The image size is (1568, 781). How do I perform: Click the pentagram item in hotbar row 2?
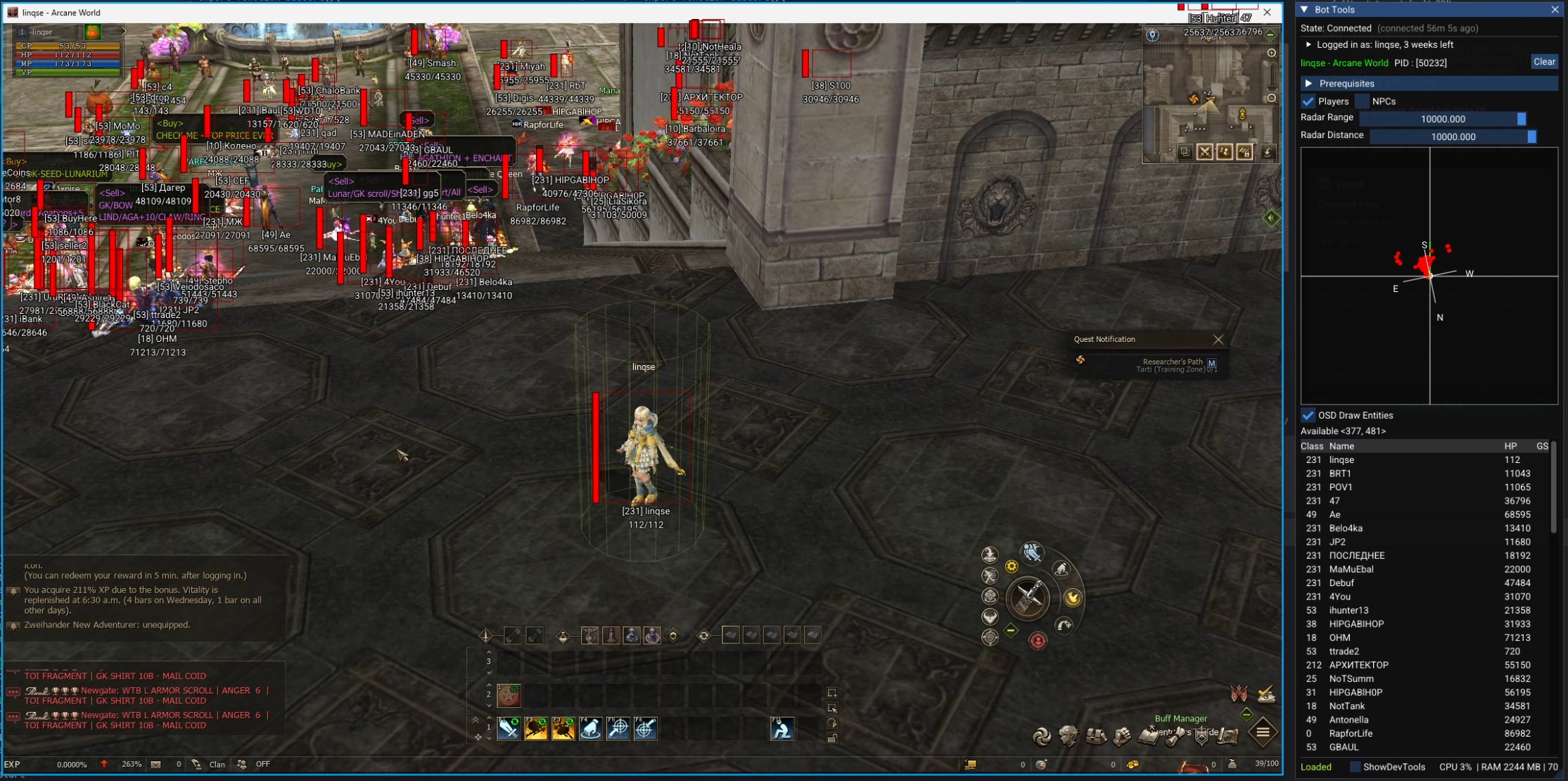509,695
